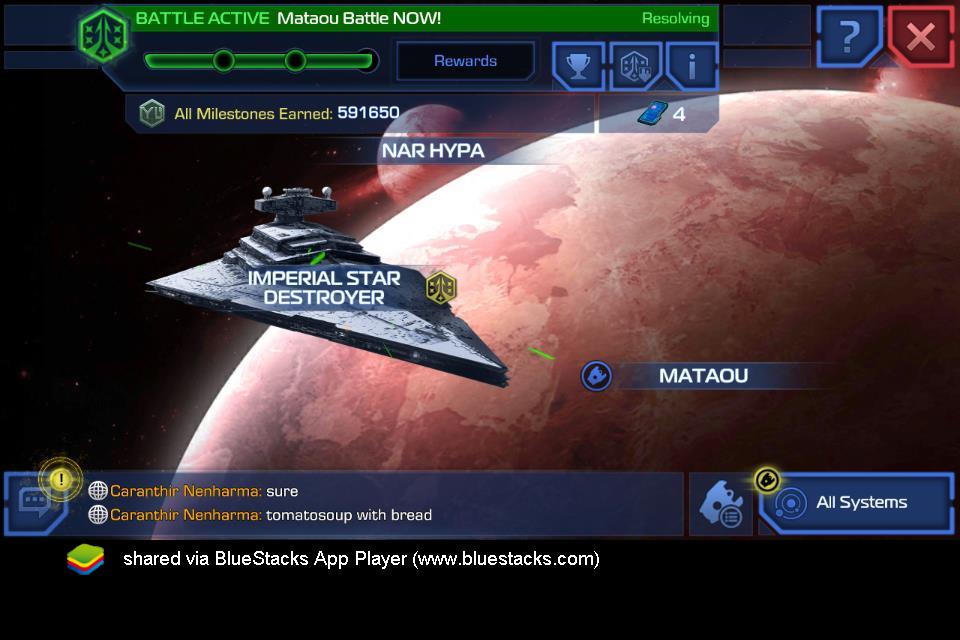Open the question mark help button
The image size is (960, 640).
849,38
